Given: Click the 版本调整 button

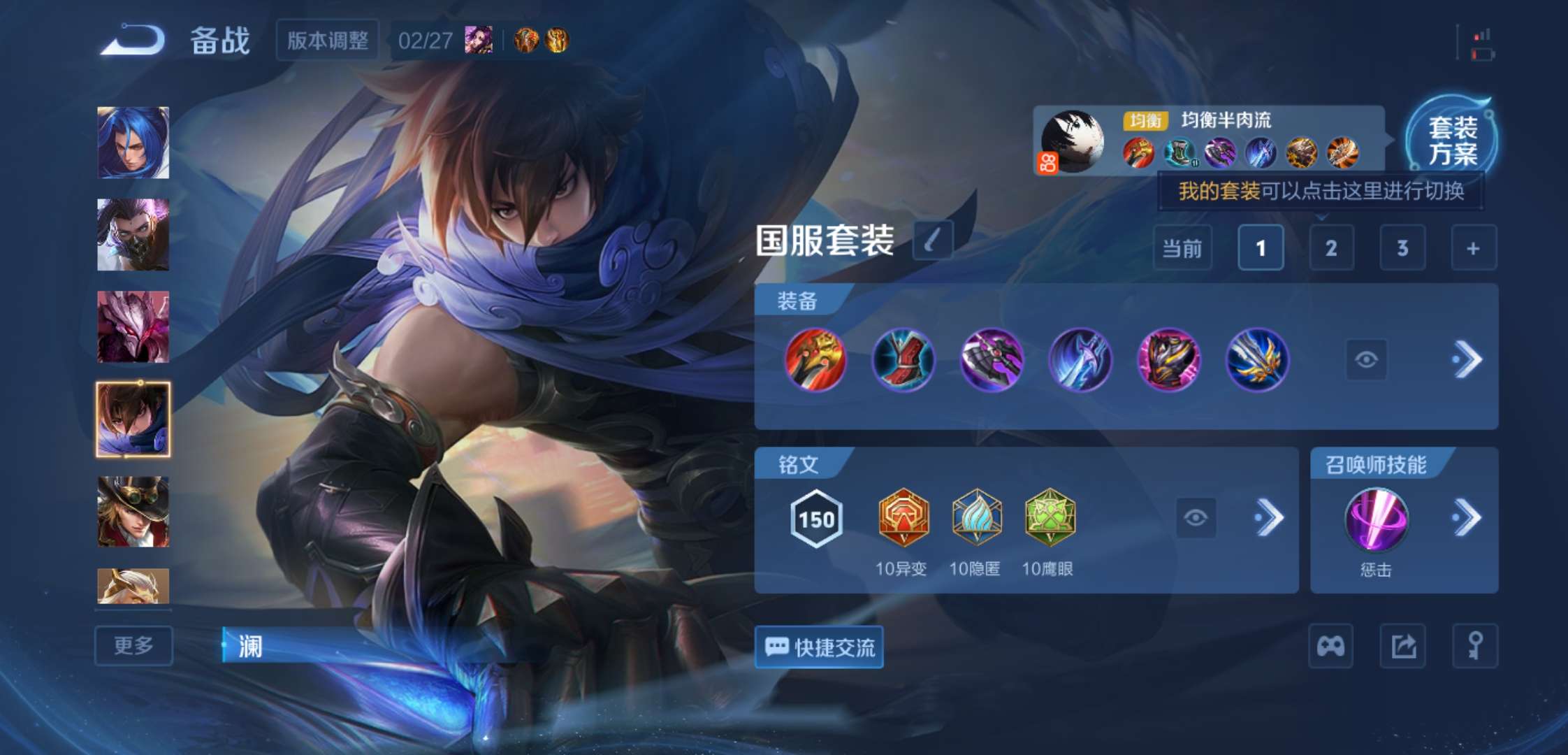Looking at the screenshot, I should click(328, 41).
